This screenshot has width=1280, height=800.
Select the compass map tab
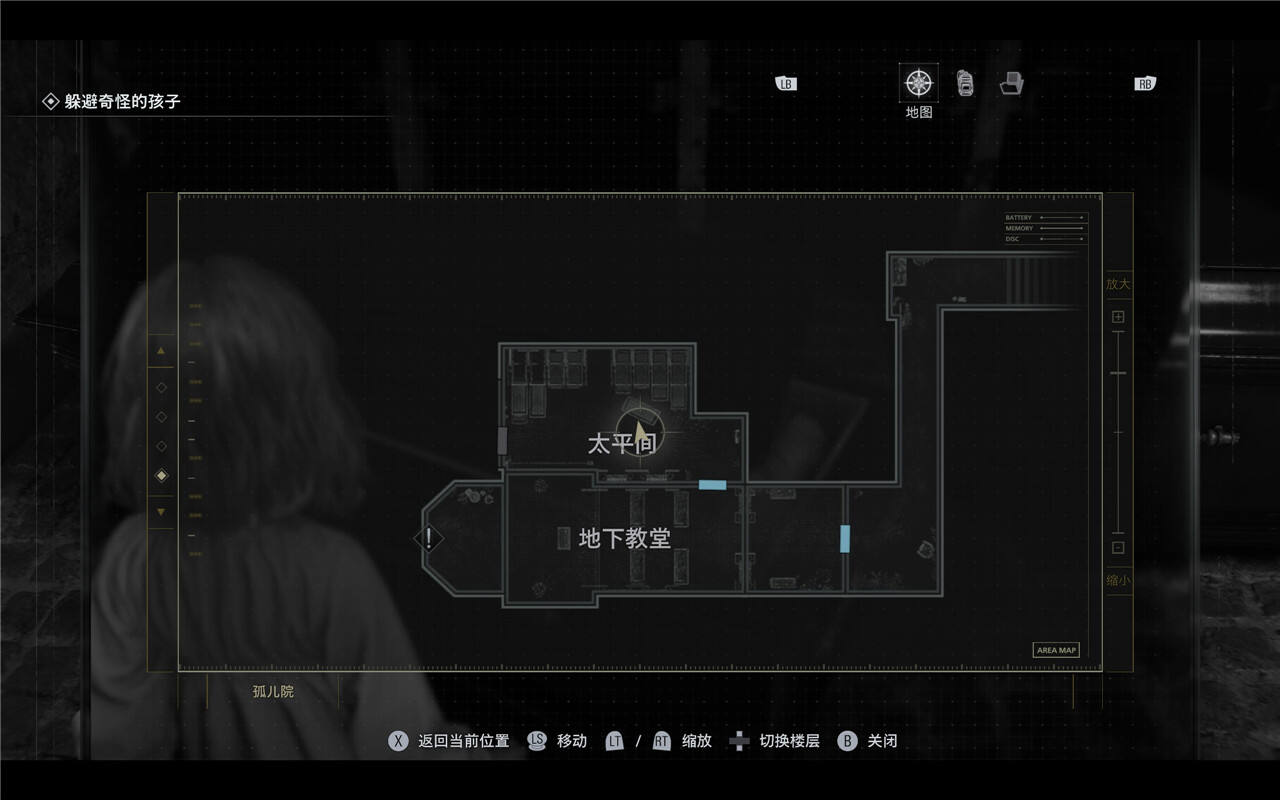(x=918, y=83)
